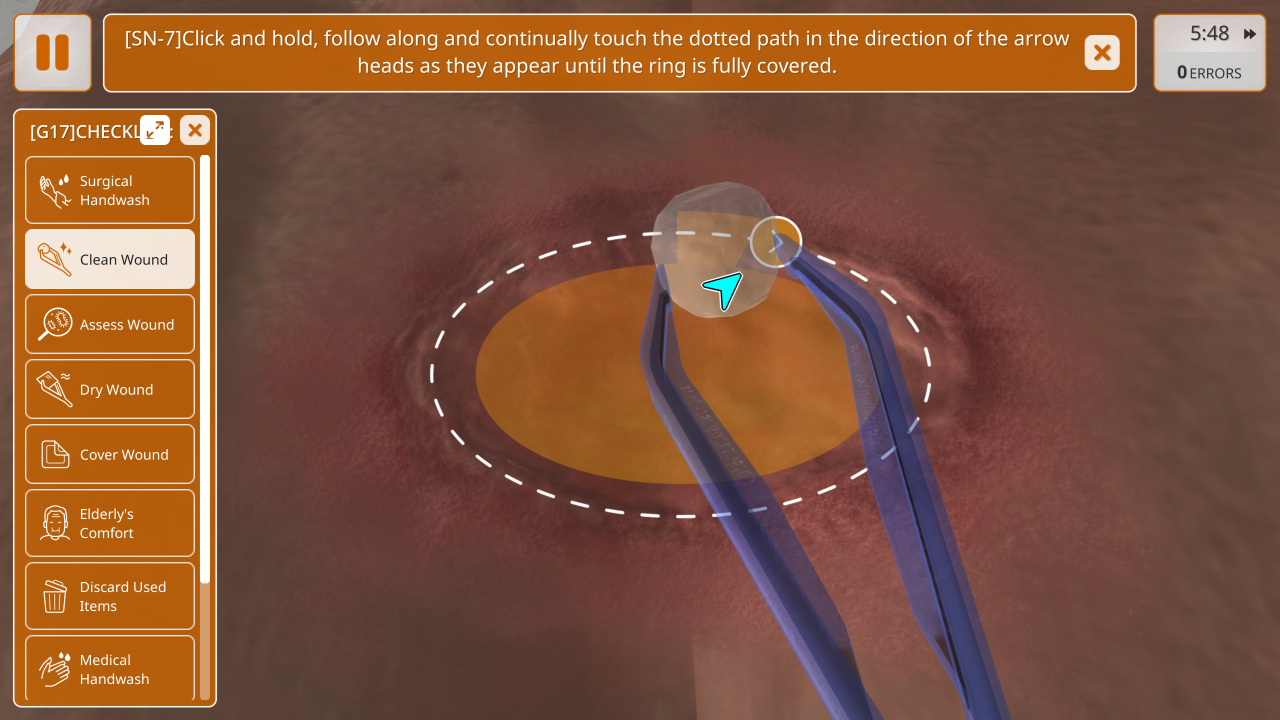Choose the Clean Wound step

110,259
